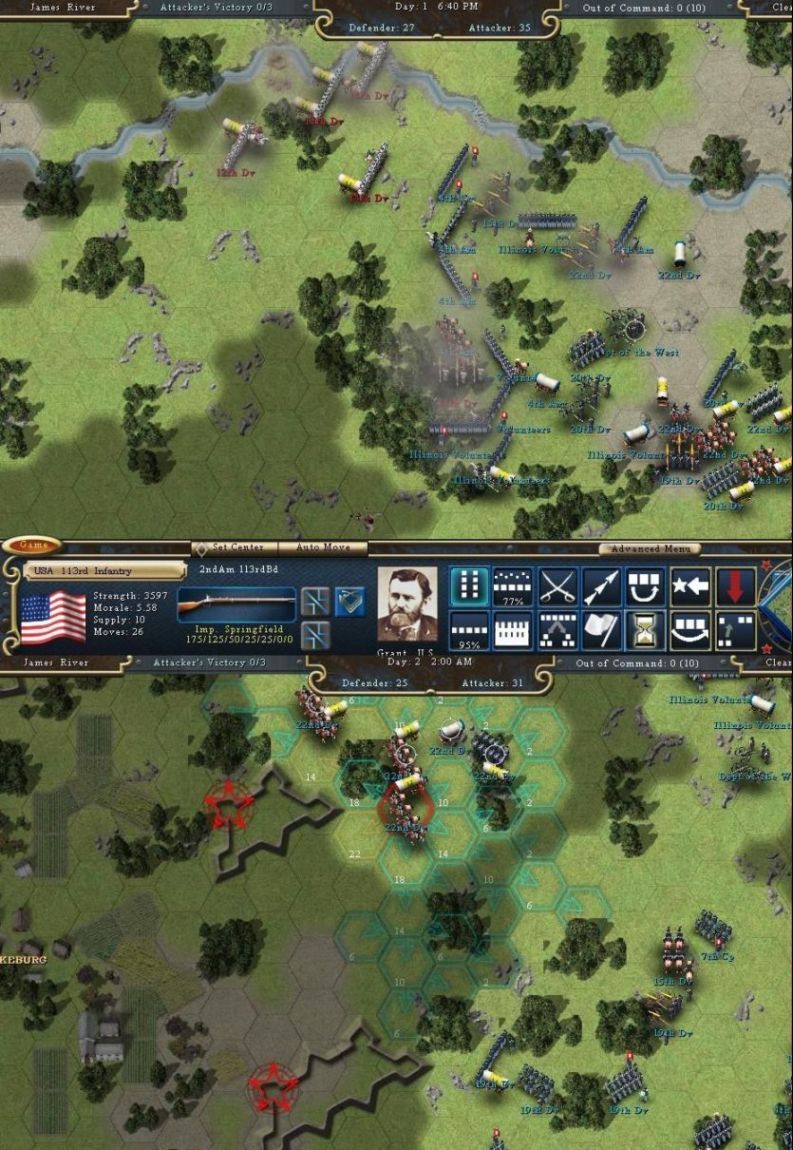Screen dimensions: 793x1150
Task: Click the Set Center button
Action: point(230,547)
